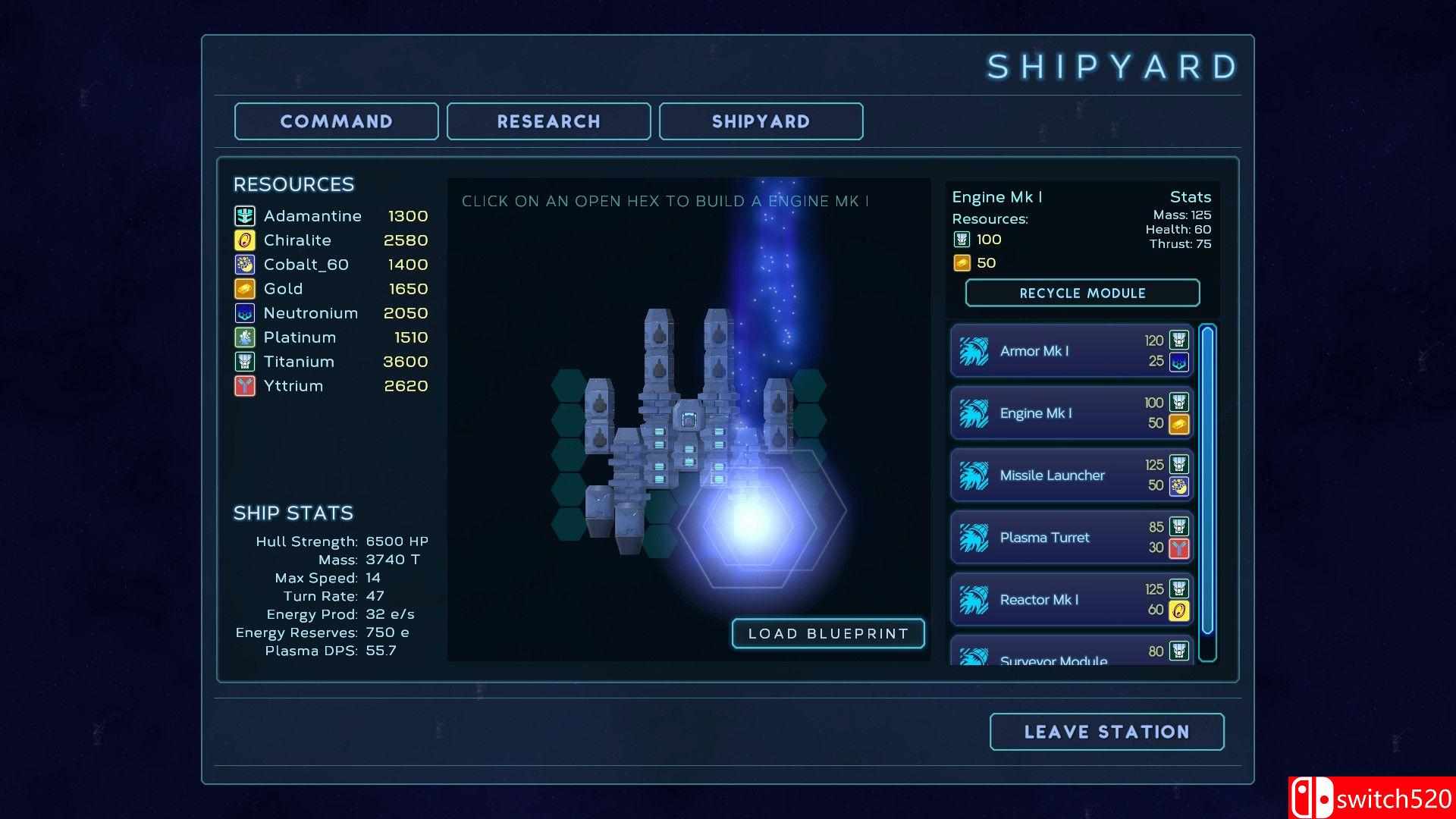Click the Recycle Module button
The image size is (1456, 819).
[x=1081, y=293]
